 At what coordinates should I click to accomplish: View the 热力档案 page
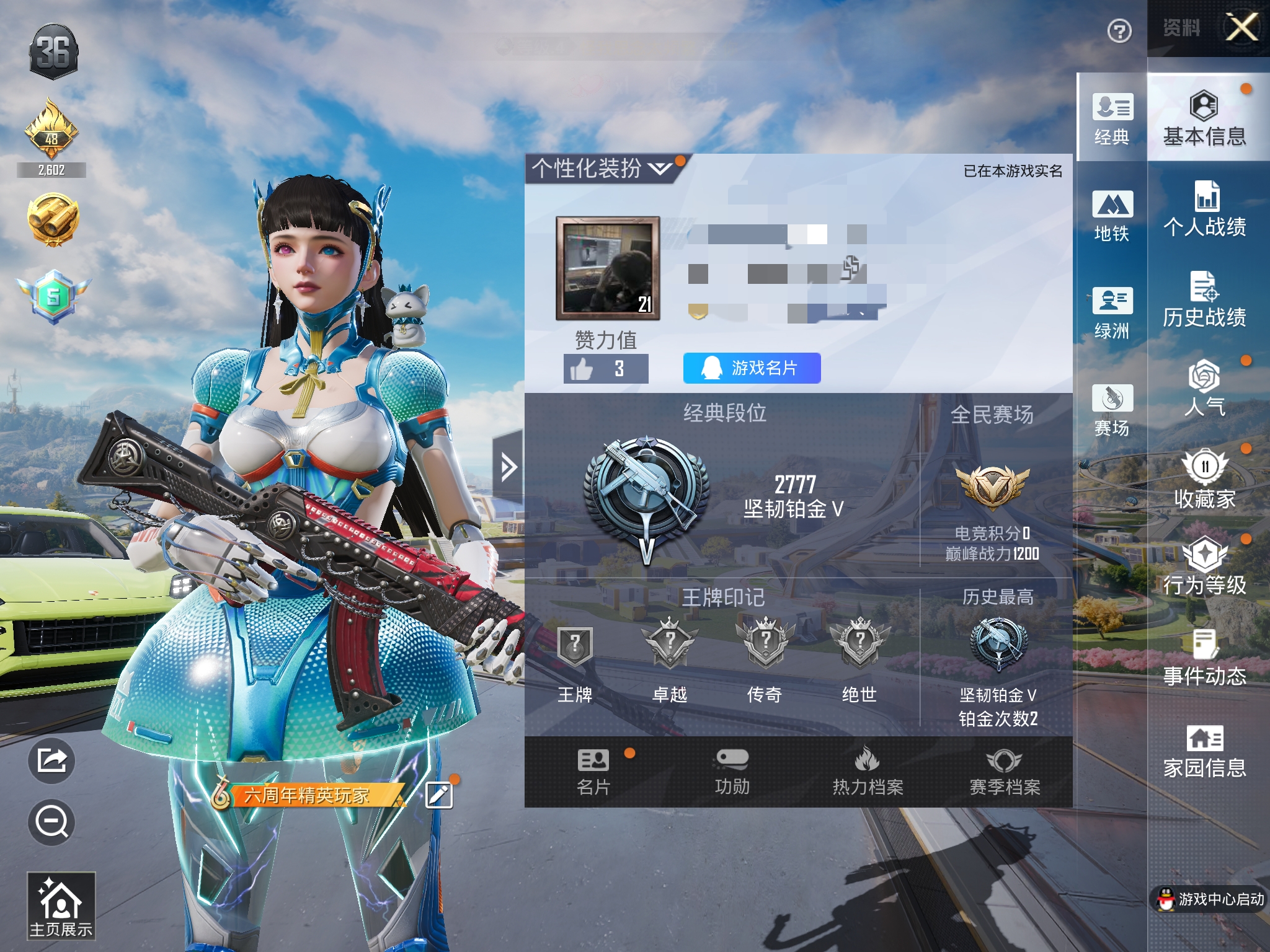tap(868, 772)
